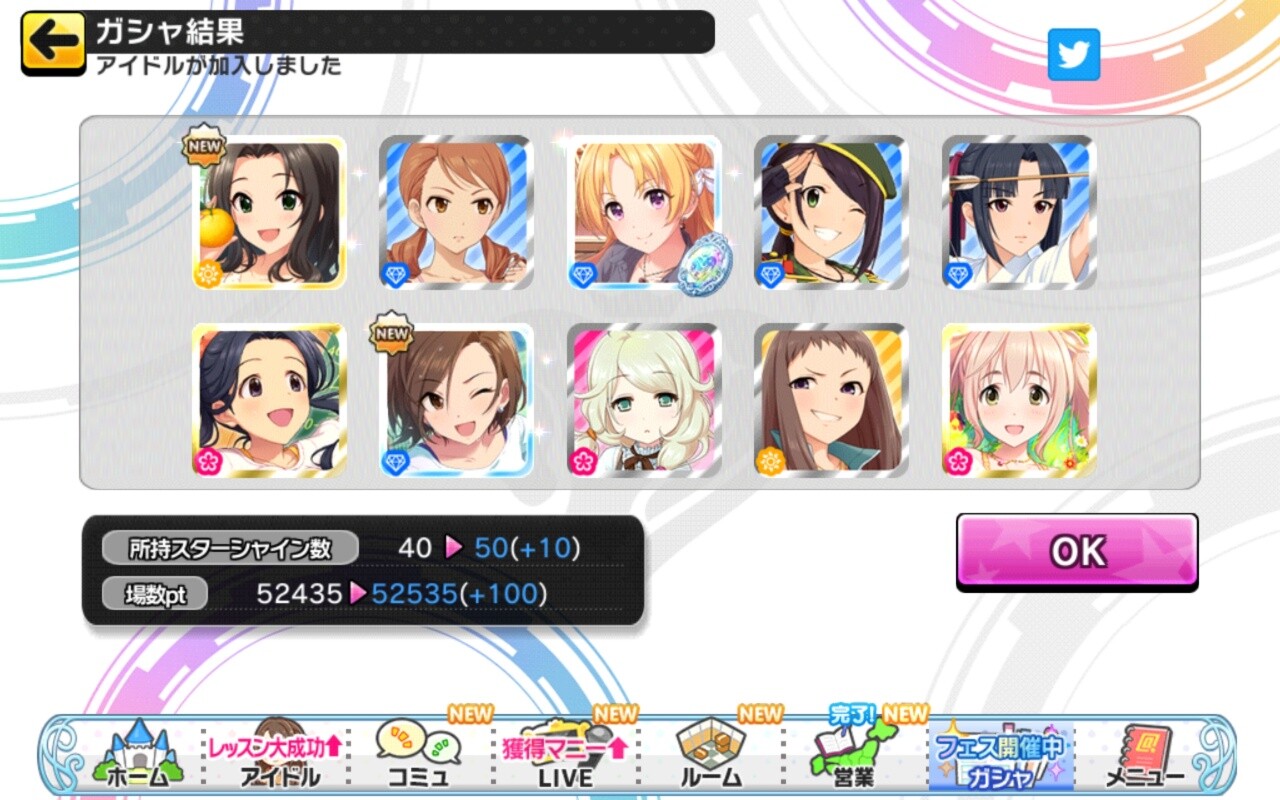The image size is (1280, 800).
Task: View the NEW winking brown-haired idol card
Action: coord(456,400)
